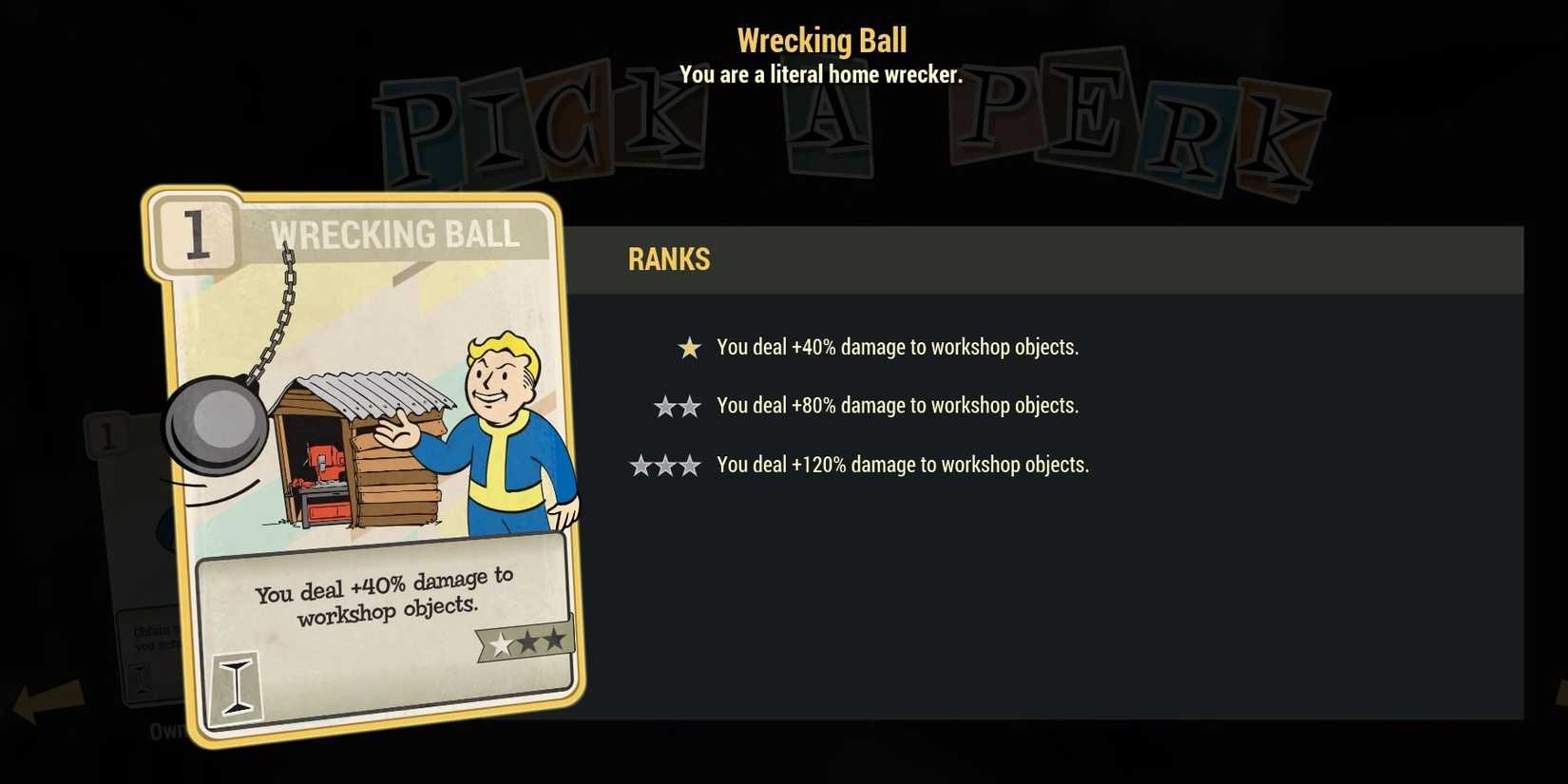The width and height of the screenshot is (1568, 784).
Task: Click the Wrecking Ball title at the top
Action: point(821,40)
